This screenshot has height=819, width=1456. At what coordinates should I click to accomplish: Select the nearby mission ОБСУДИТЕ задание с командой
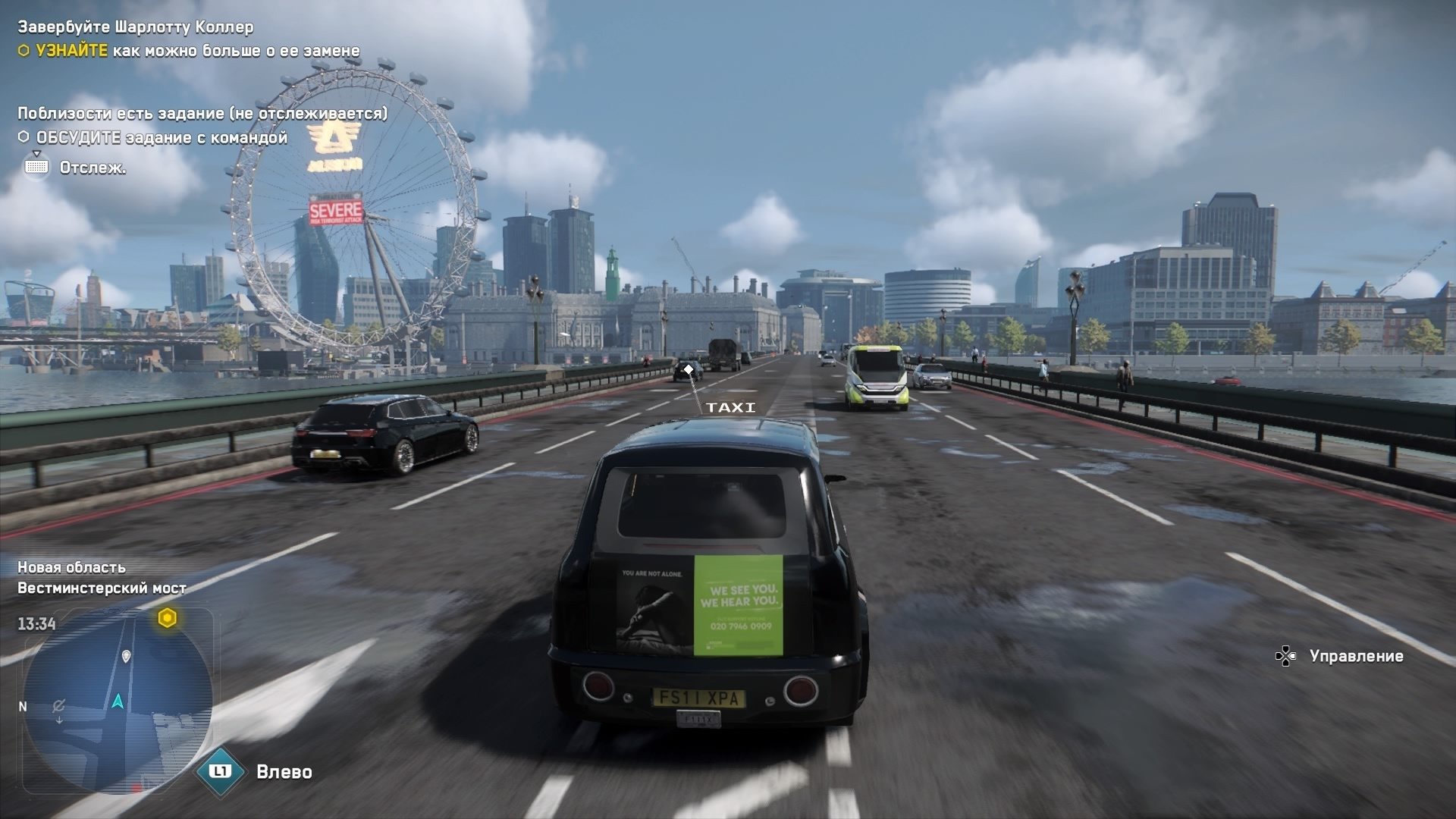click(162, 137)
